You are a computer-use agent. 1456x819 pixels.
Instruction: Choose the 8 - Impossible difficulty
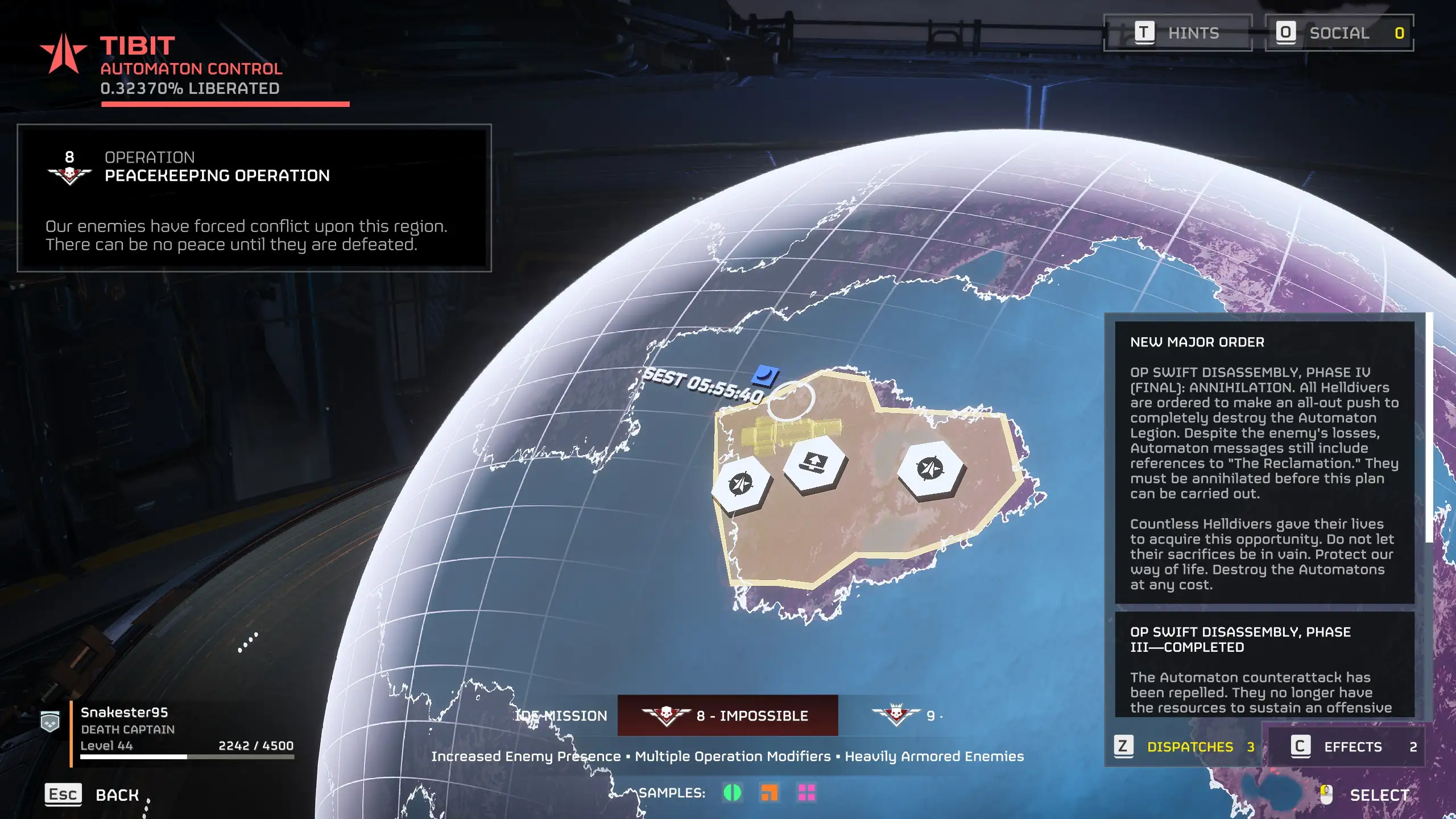(727, 715)
